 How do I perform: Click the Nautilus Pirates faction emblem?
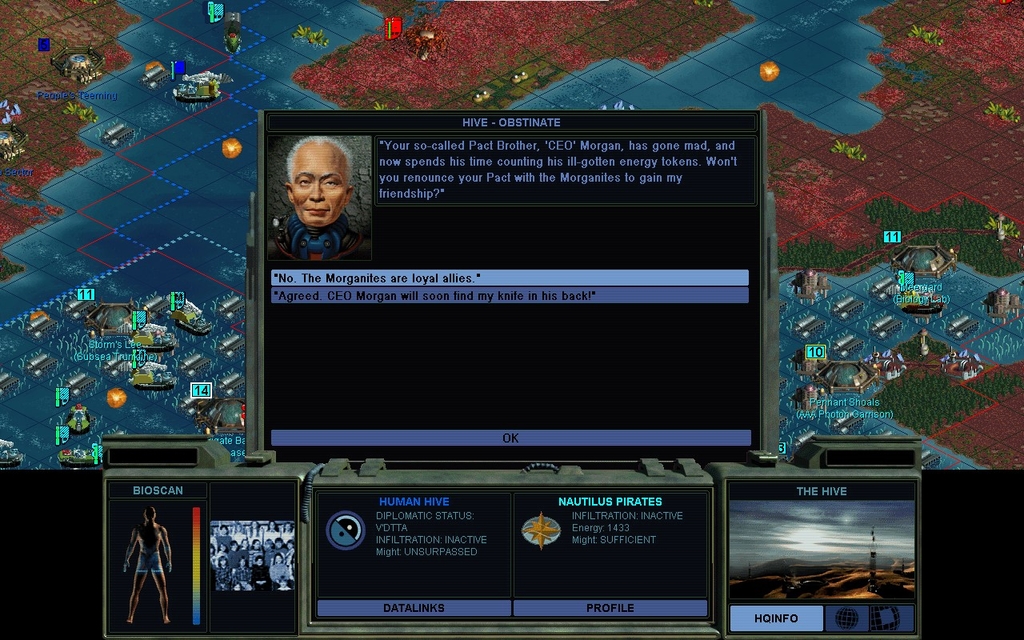tap(540, 530)
